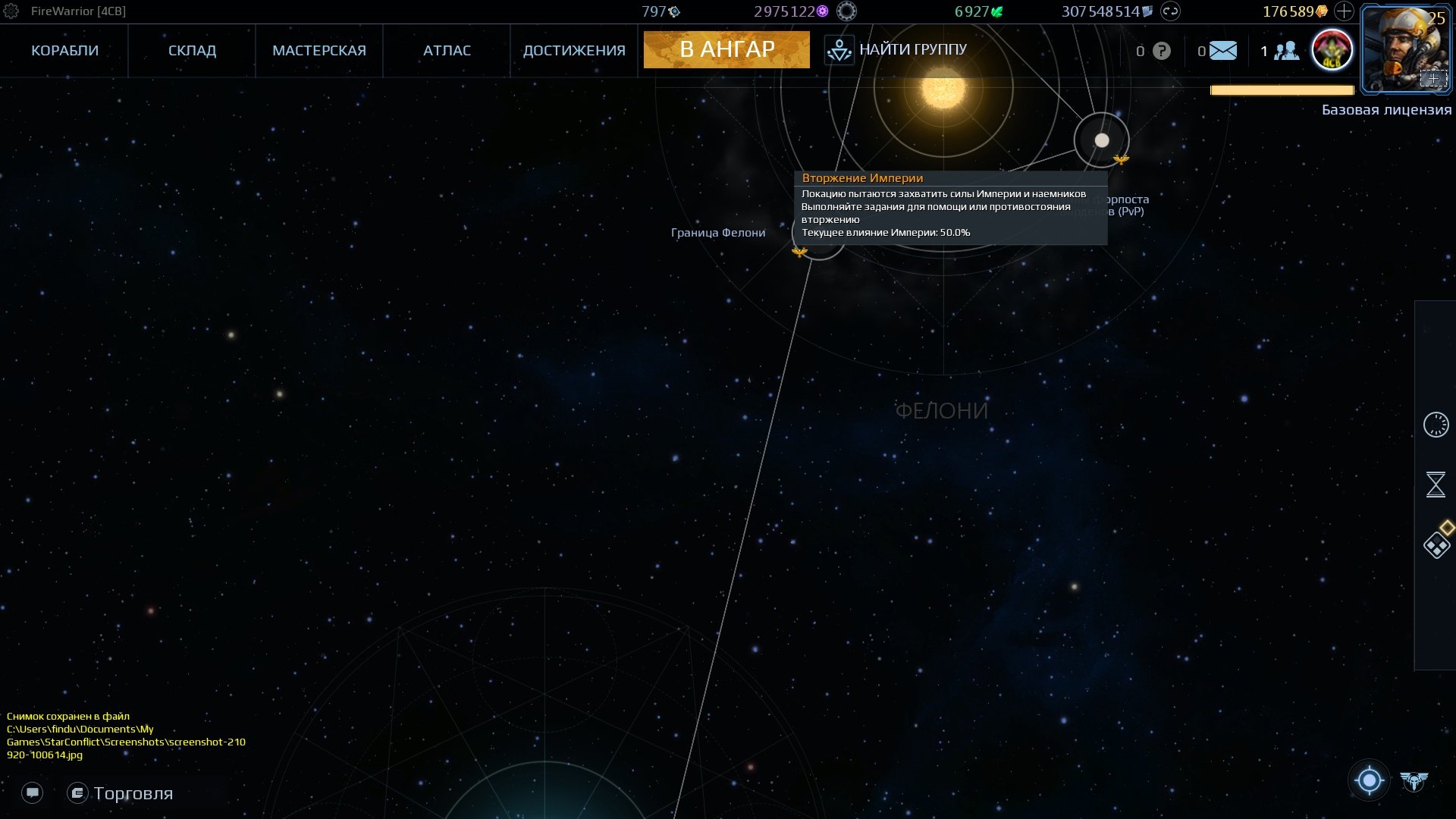
Task: Activate НАЙТИ ГРУППУ group finder
Action: [x=896, y=50]
